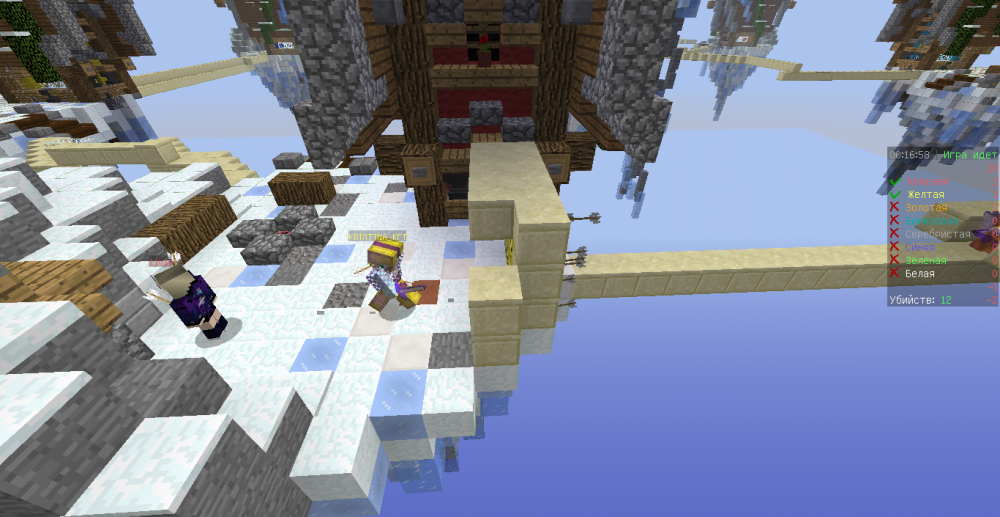Click the Серебристая team entry

[x=937, y=233]
